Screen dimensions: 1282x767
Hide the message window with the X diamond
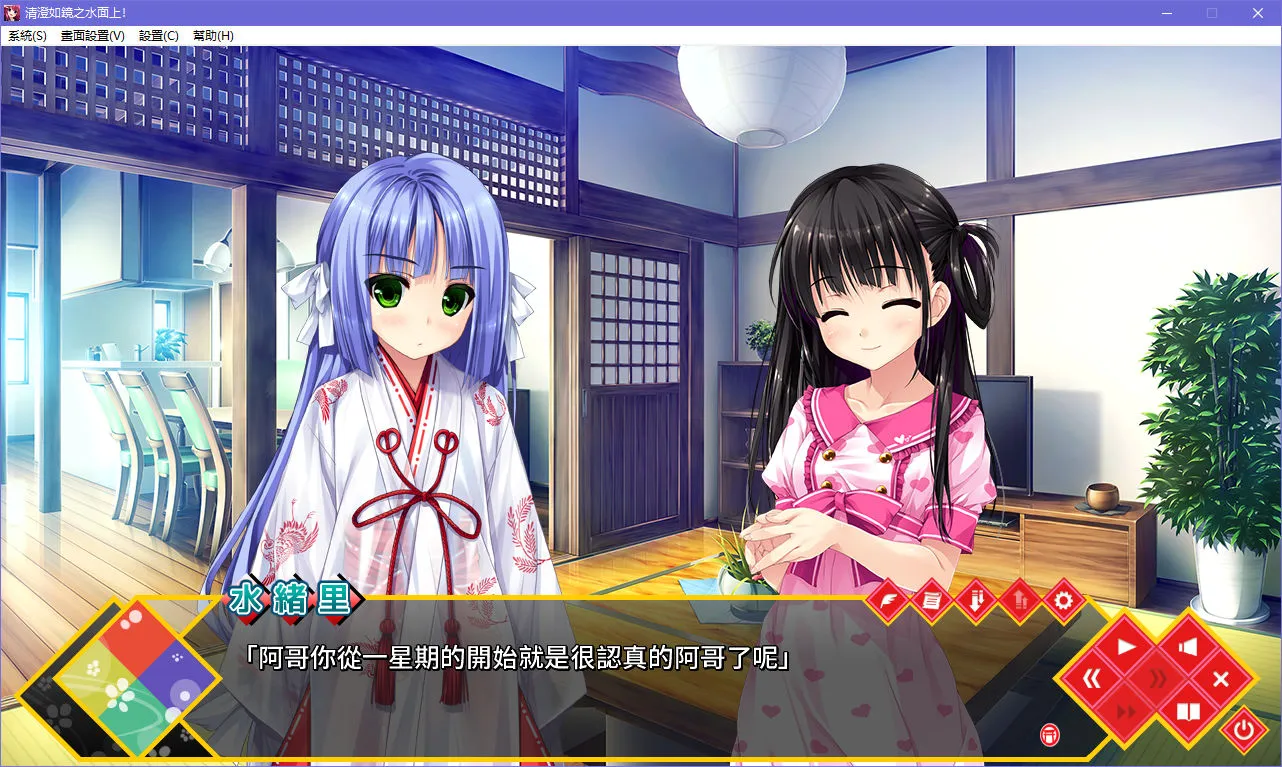pyautogui.click(x=1222, y=677)
